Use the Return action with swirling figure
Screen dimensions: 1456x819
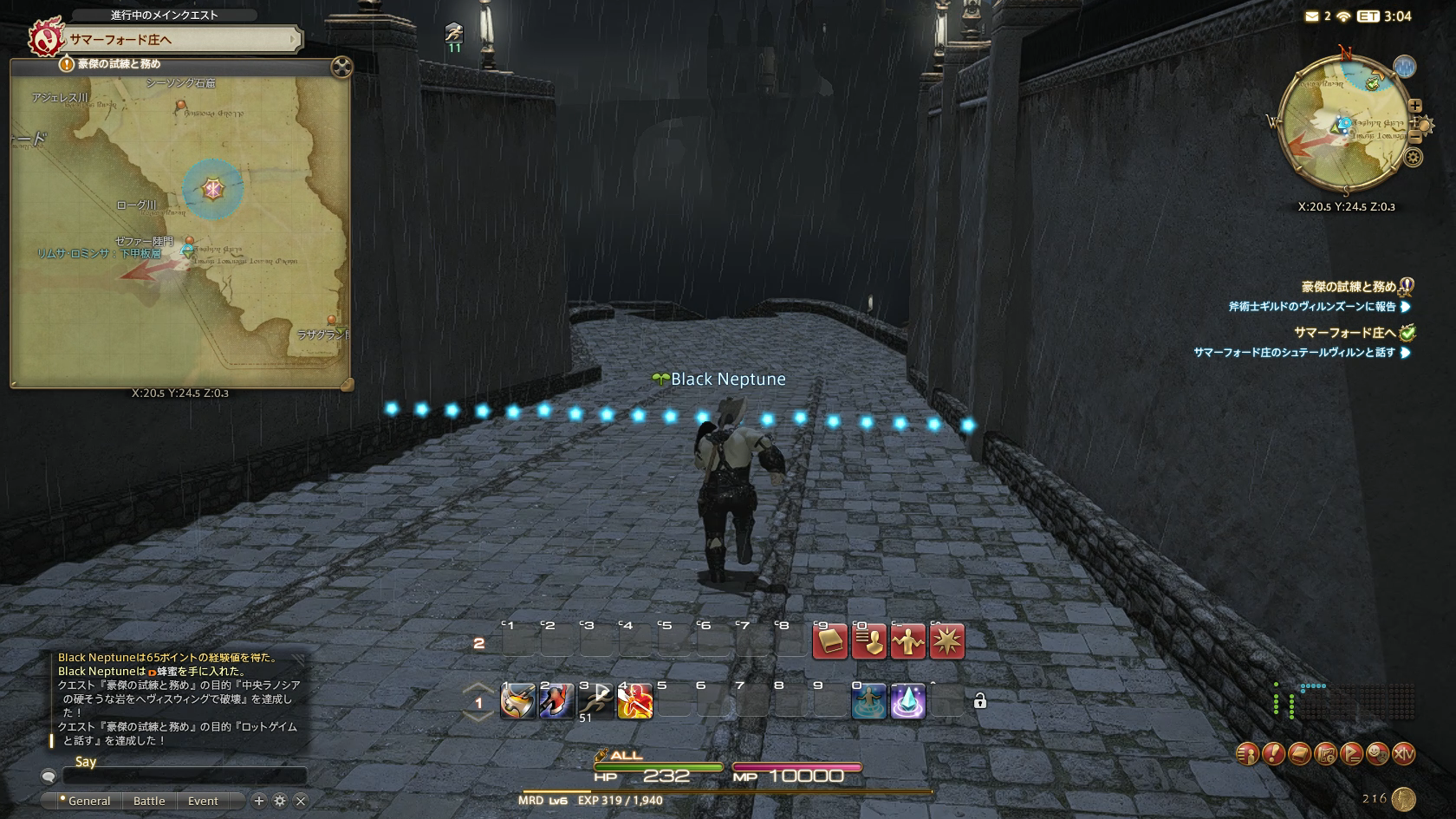coord(868,701)
